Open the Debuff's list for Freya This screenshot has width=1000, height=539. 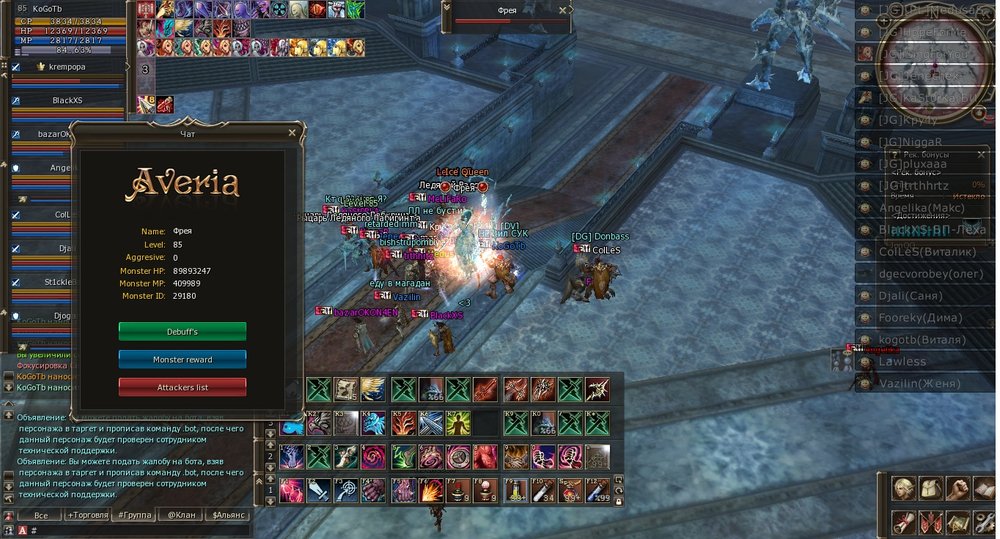[182, 331]
